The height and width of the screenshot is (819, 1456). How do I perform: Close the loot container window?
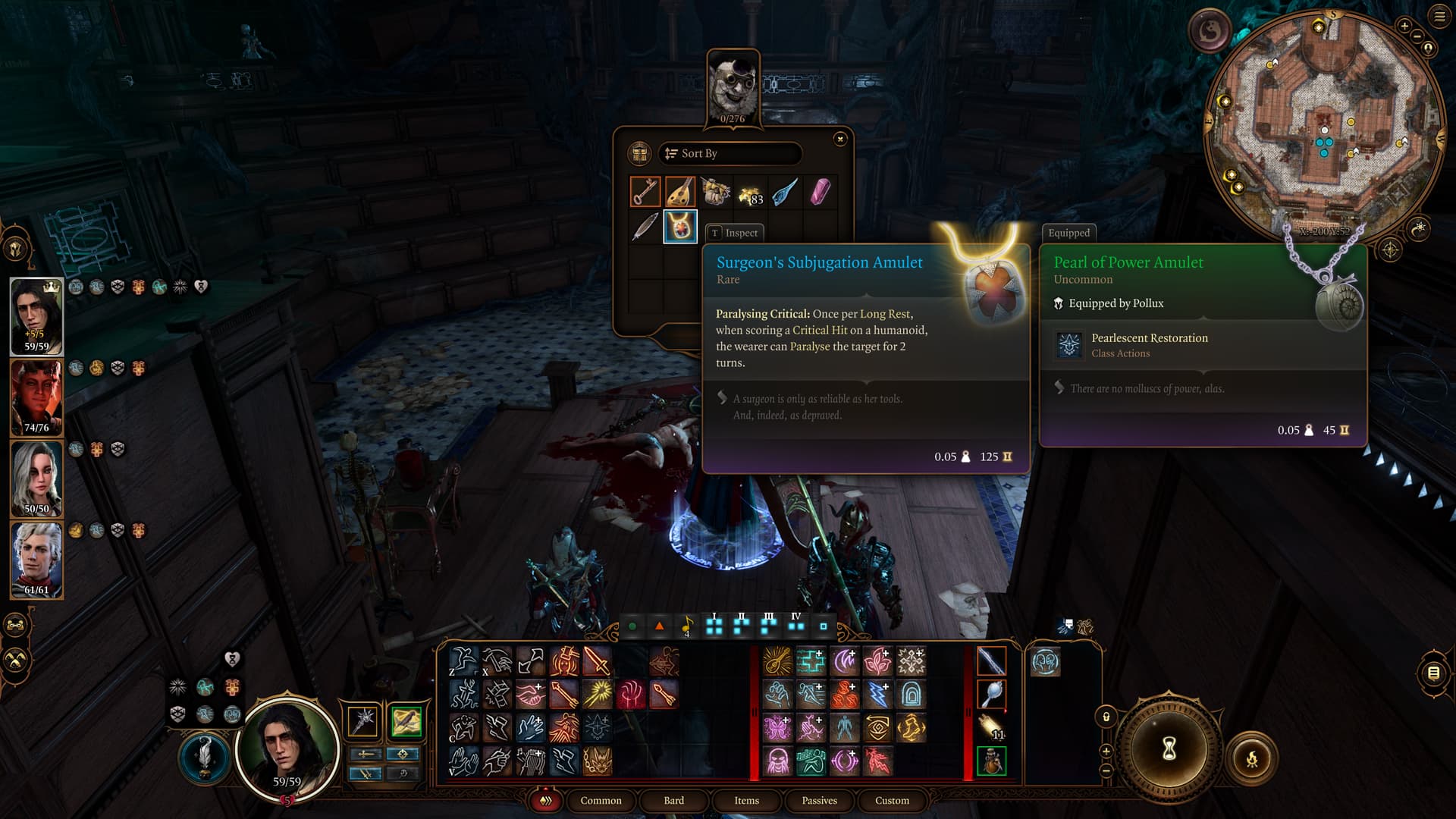(x=839, y=139)
